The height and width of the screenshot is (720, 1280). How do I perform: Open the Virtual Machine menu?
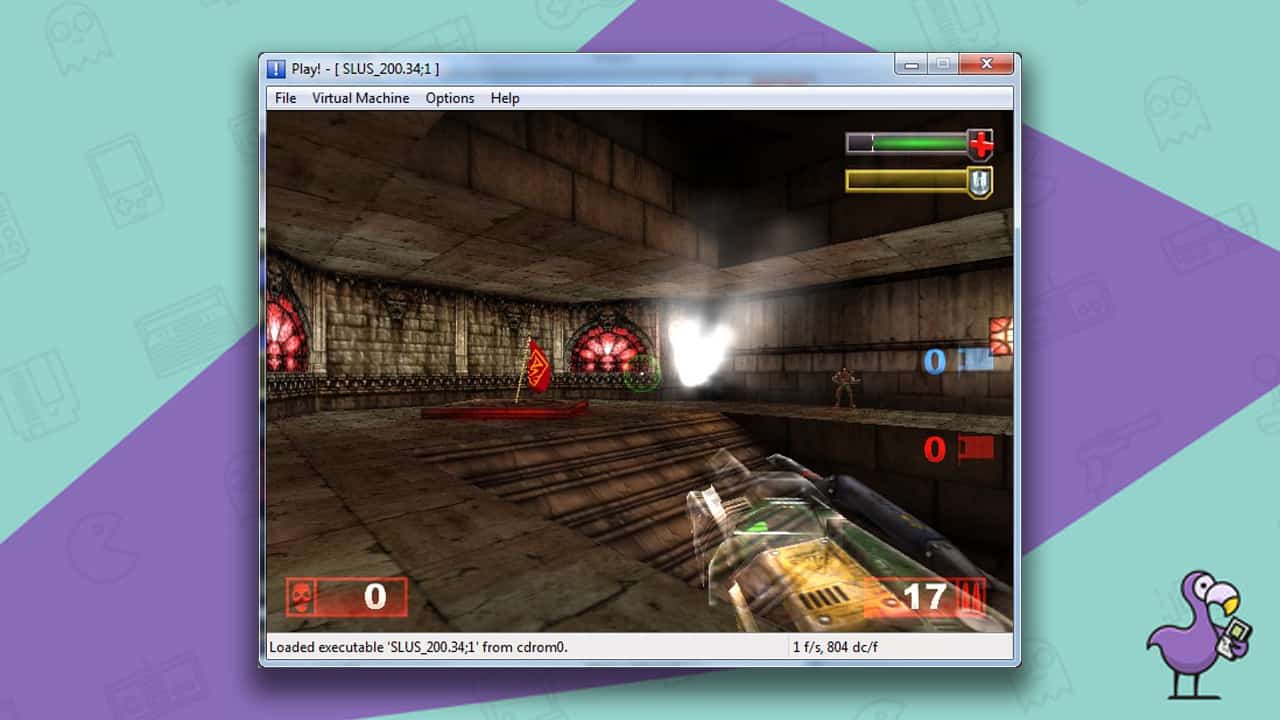[x=360, y=97]
